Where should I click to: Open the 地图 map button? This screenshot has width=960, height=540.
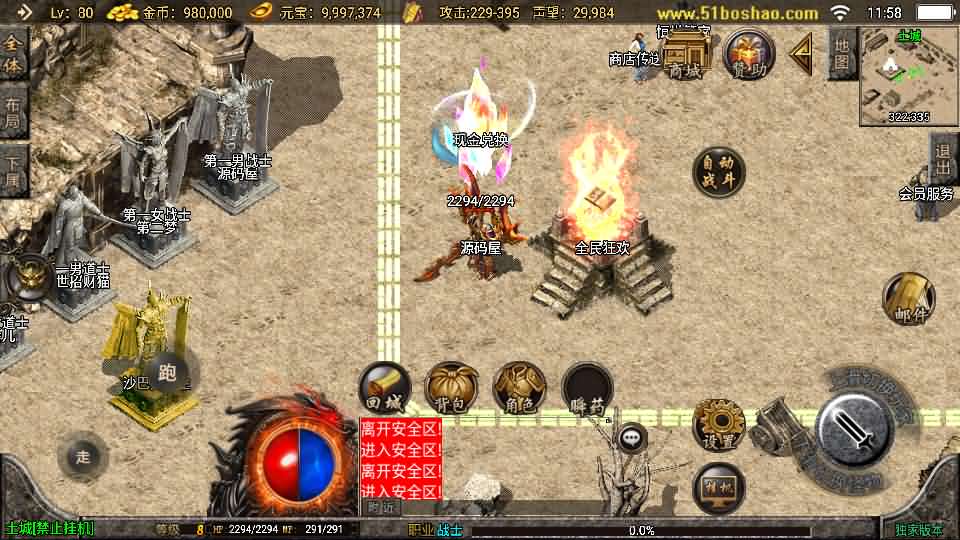(x=842, y=53)
